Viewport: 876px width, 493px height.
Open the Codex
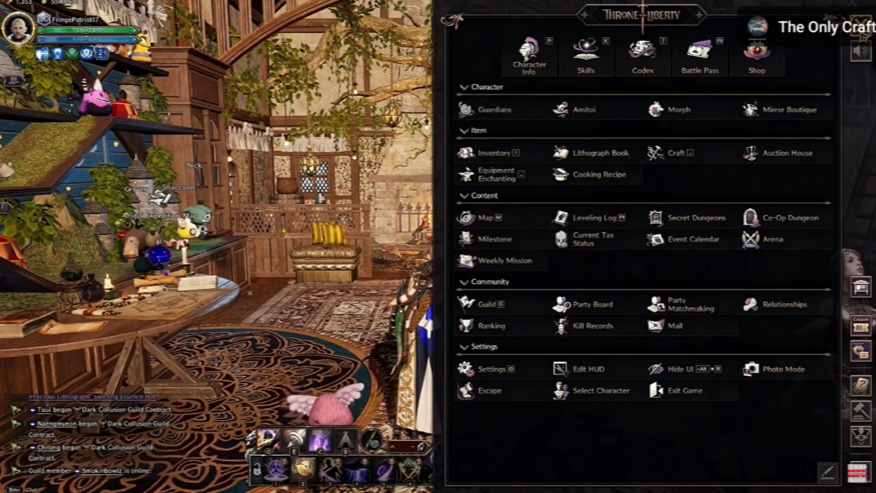point(642,53)
